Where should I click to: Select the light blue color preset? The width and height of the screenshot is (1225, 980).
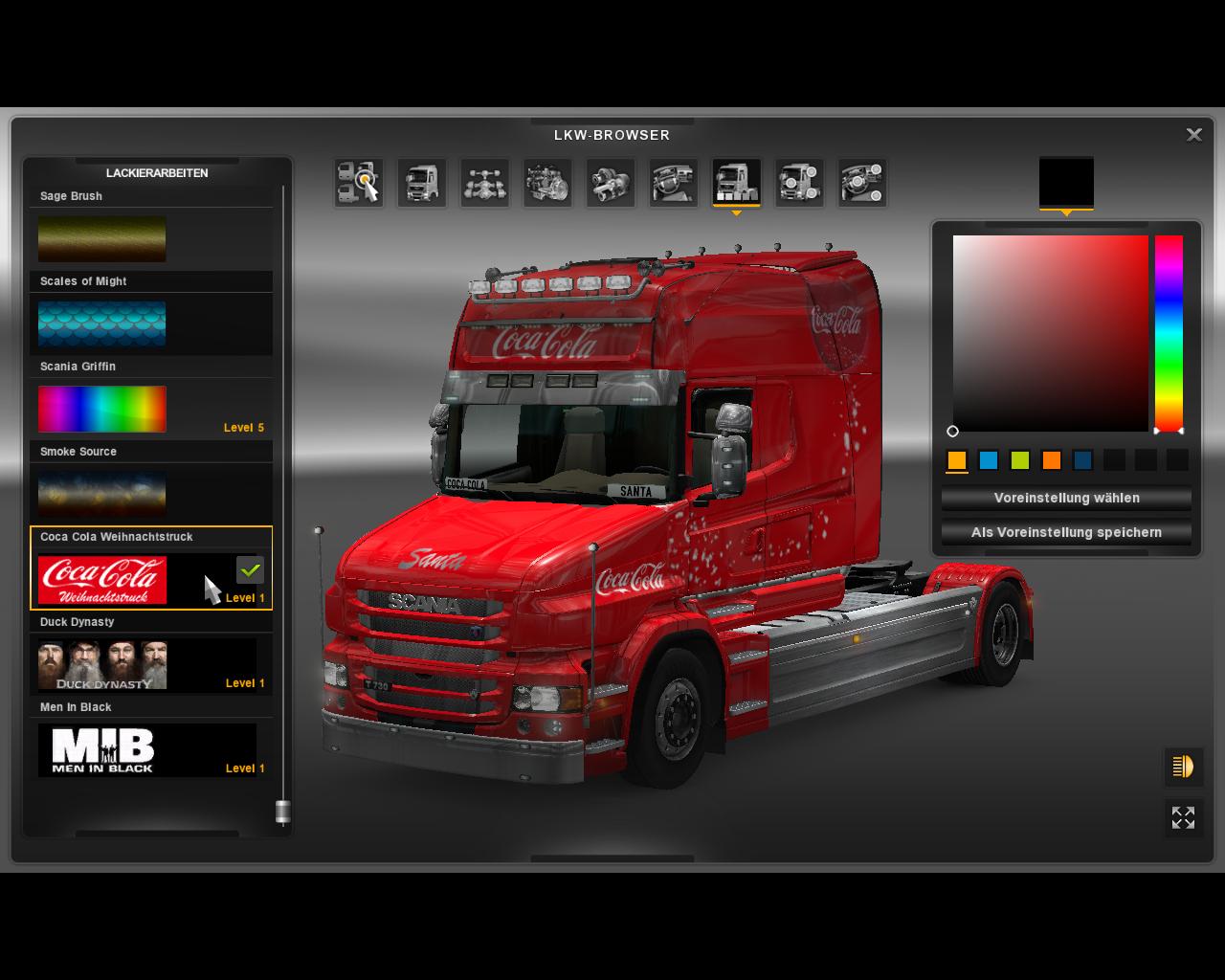(989, 460)
